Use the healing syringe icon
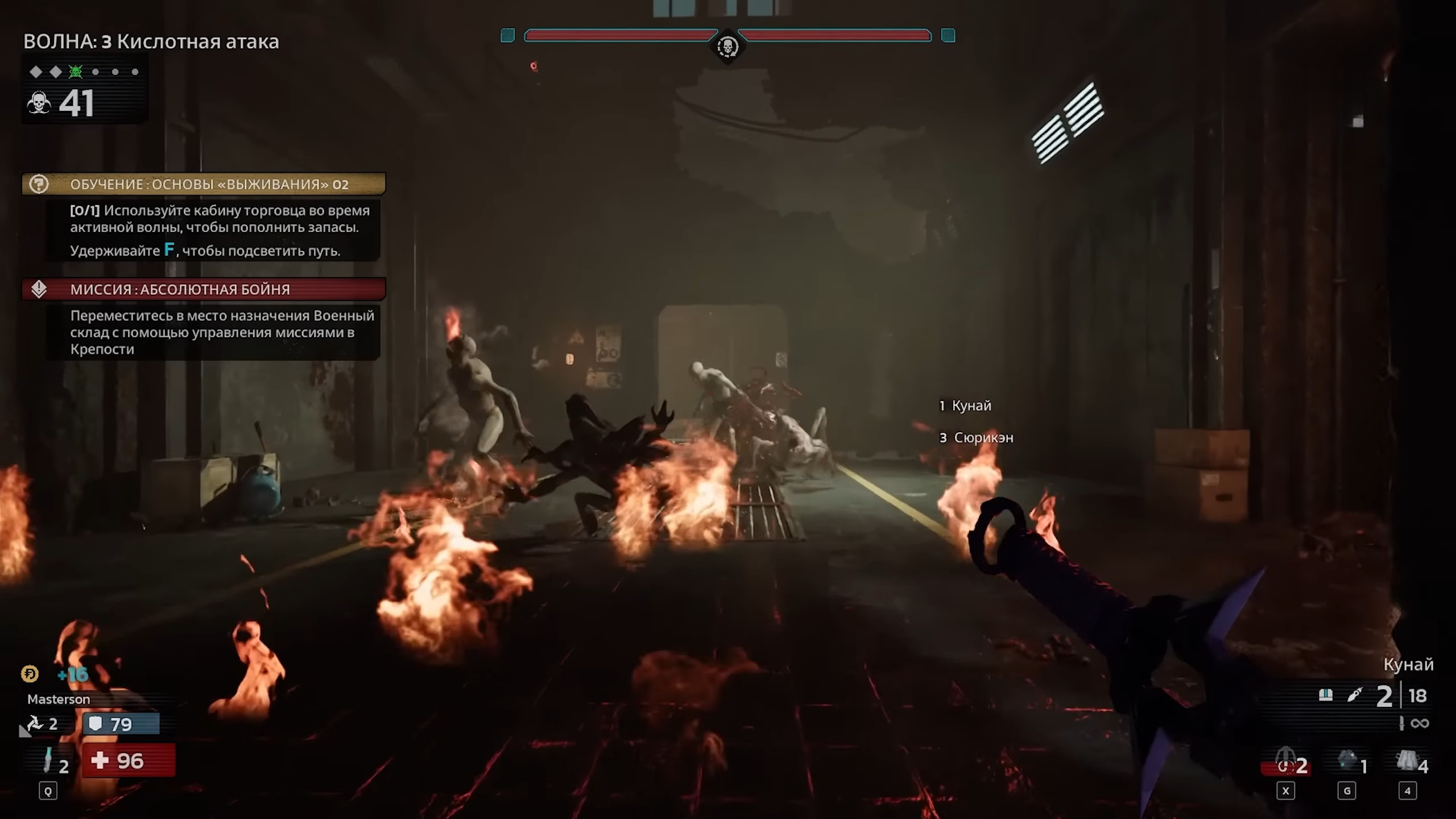The height and width of the screenshot is (819, 1456). tap(48, 760)
